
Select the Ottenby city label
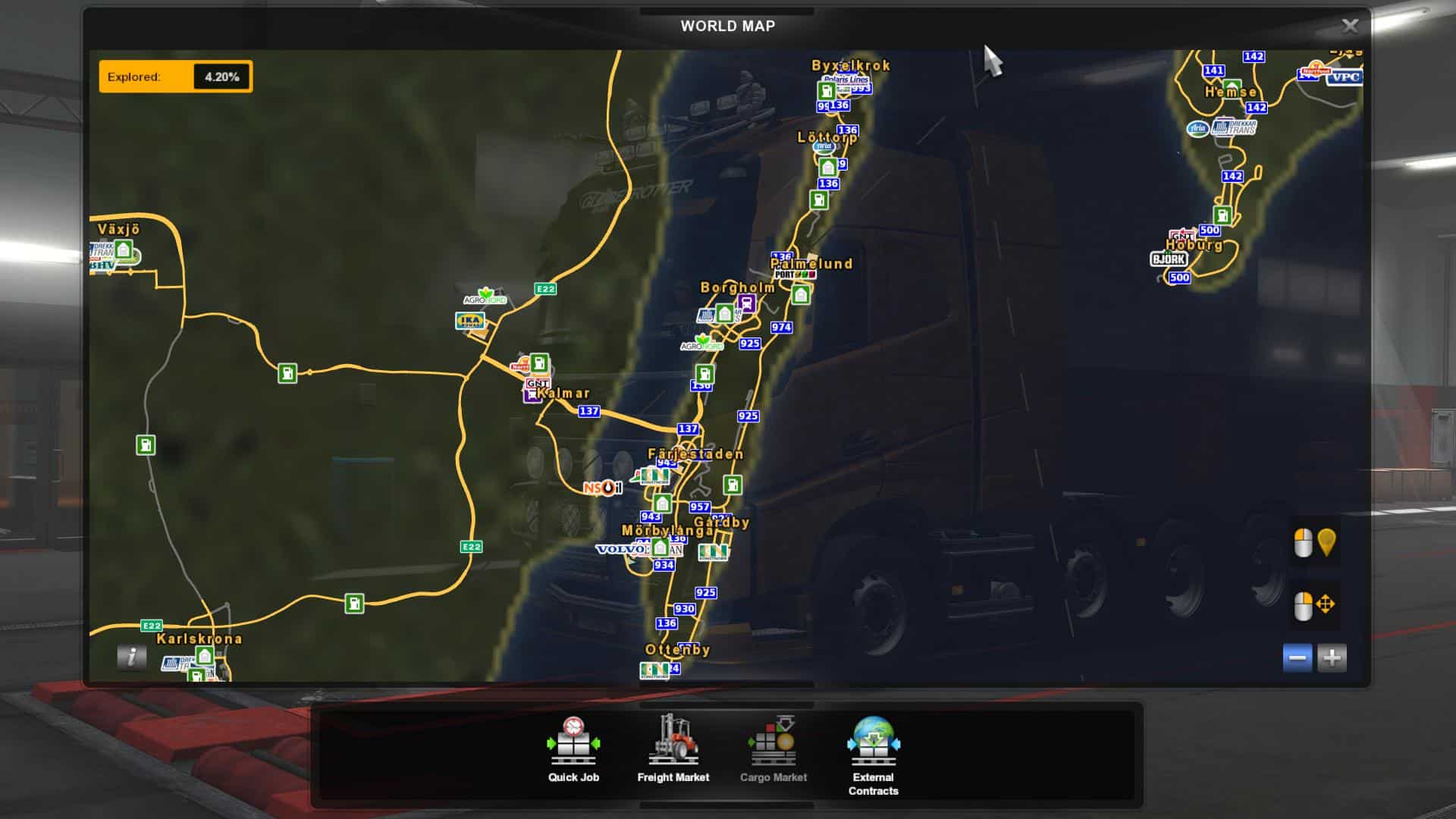[677, 650]
